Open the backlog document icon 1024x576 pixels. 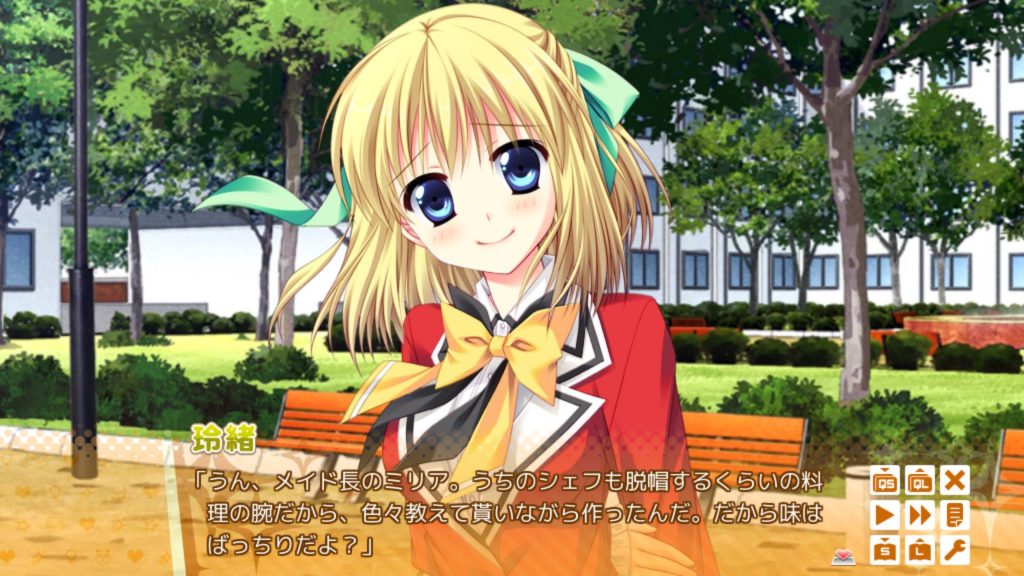[956, 515]
